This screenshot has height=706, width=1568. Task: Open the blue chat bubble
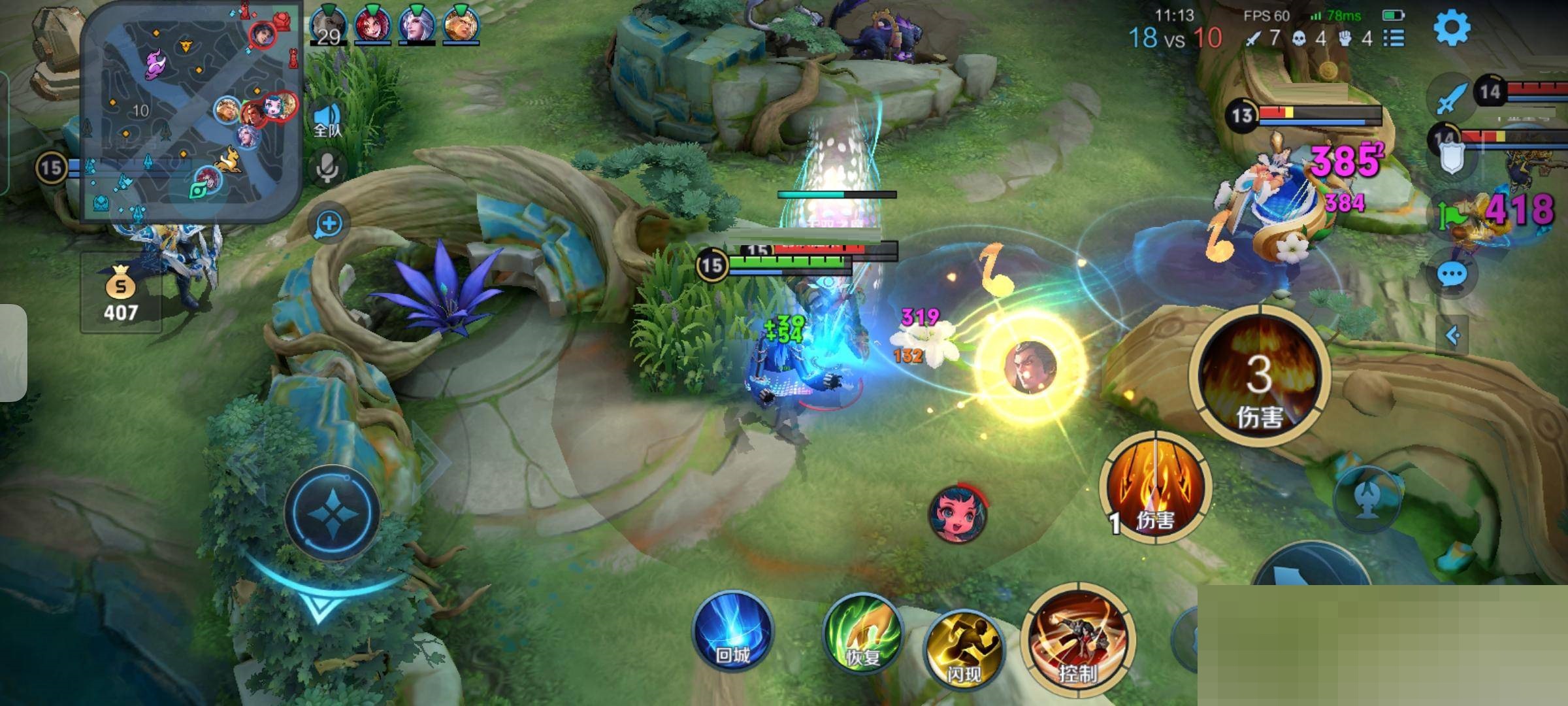click(1452, 275)
